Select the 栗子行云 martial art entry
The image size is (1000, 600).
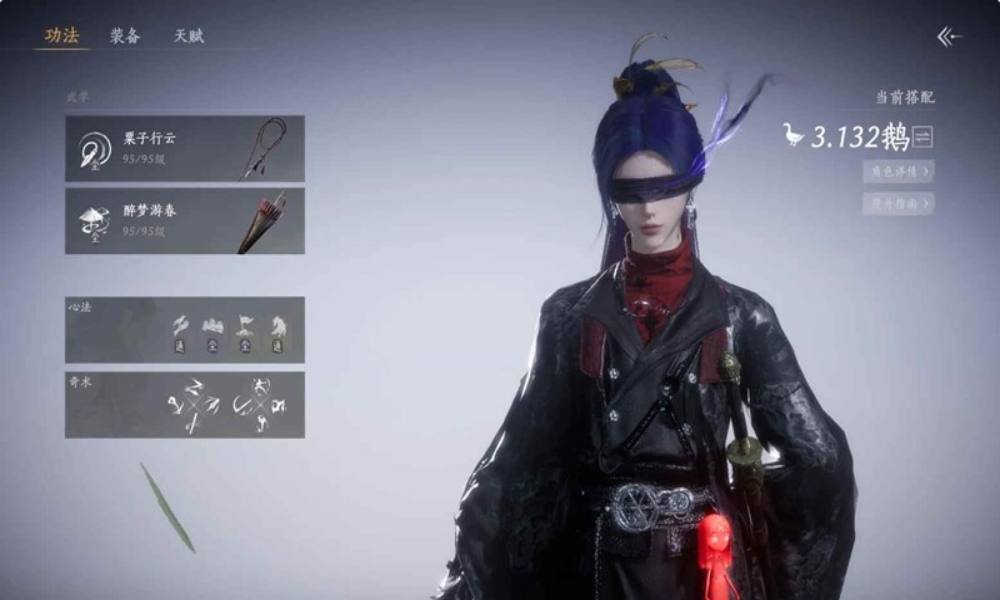(x=185, y=148)
